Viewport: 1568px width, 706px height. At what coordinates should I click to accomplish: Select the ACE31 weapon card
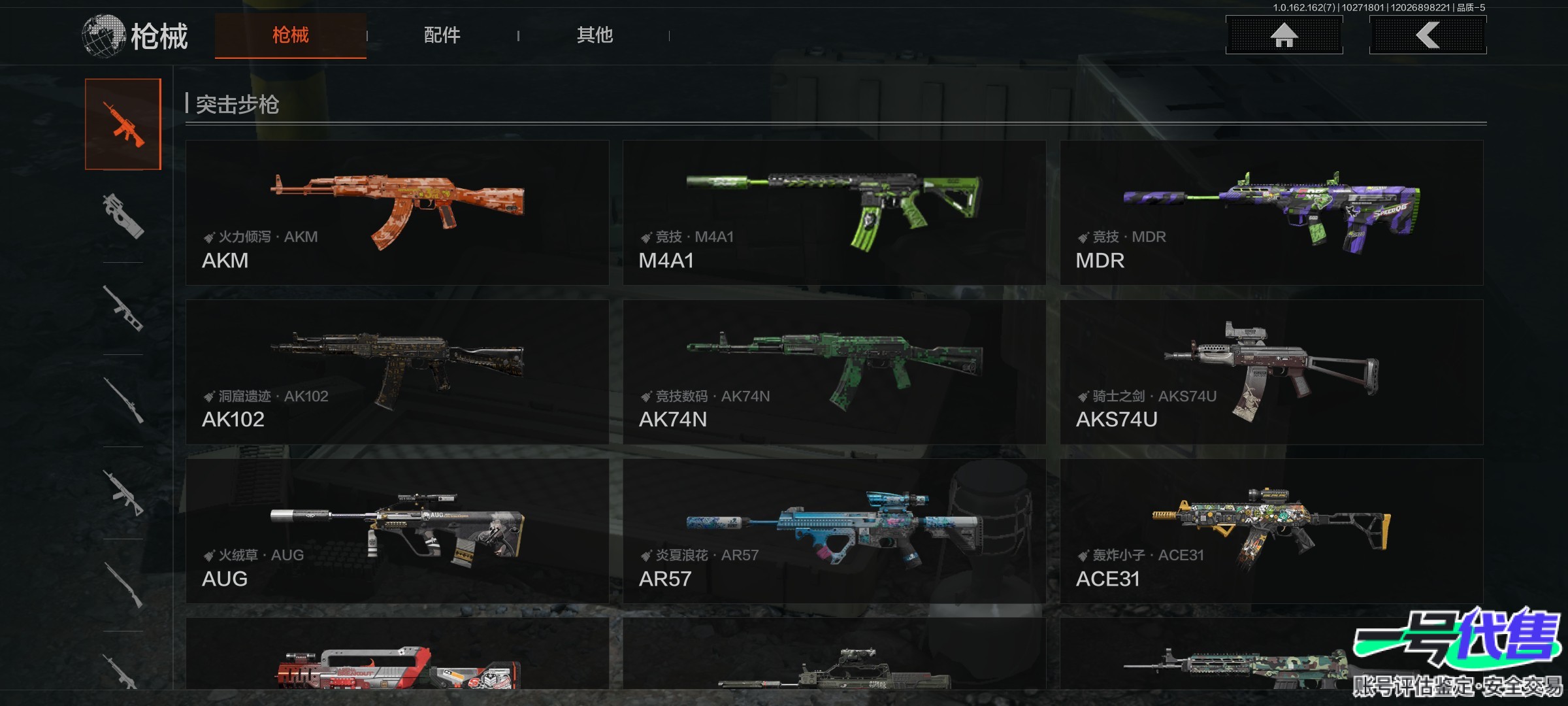1271,531
